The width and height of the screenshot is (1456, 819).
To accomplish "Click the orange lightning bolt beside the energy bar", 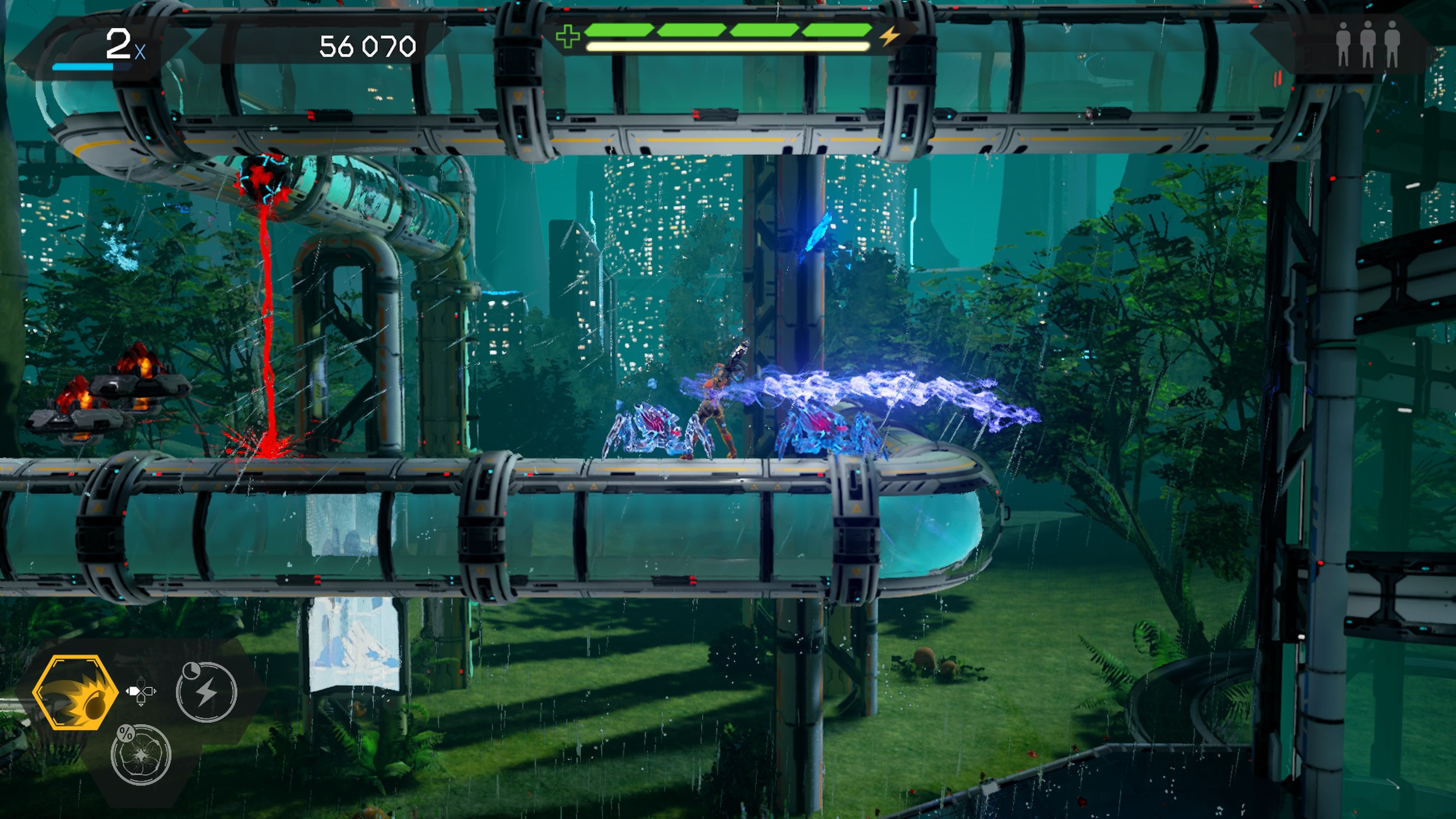I will (x=890, y=37).
